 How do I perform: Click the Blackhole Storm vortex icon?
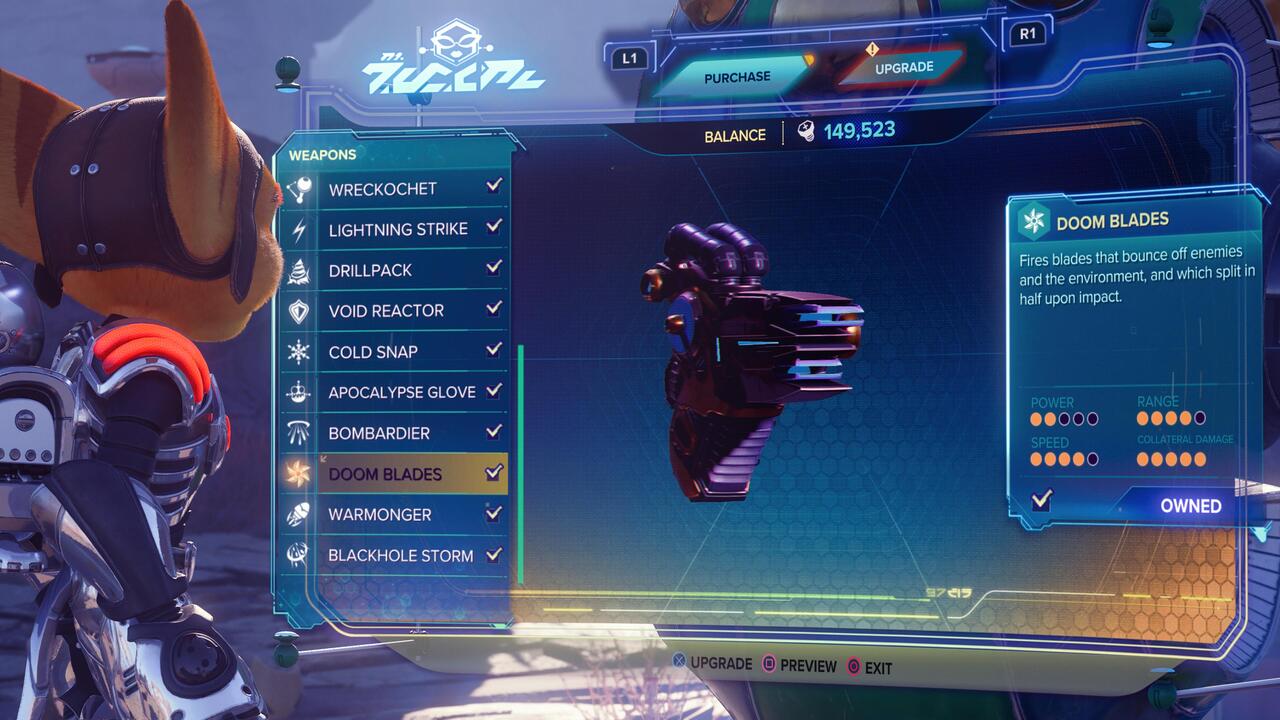coord(300,555)
